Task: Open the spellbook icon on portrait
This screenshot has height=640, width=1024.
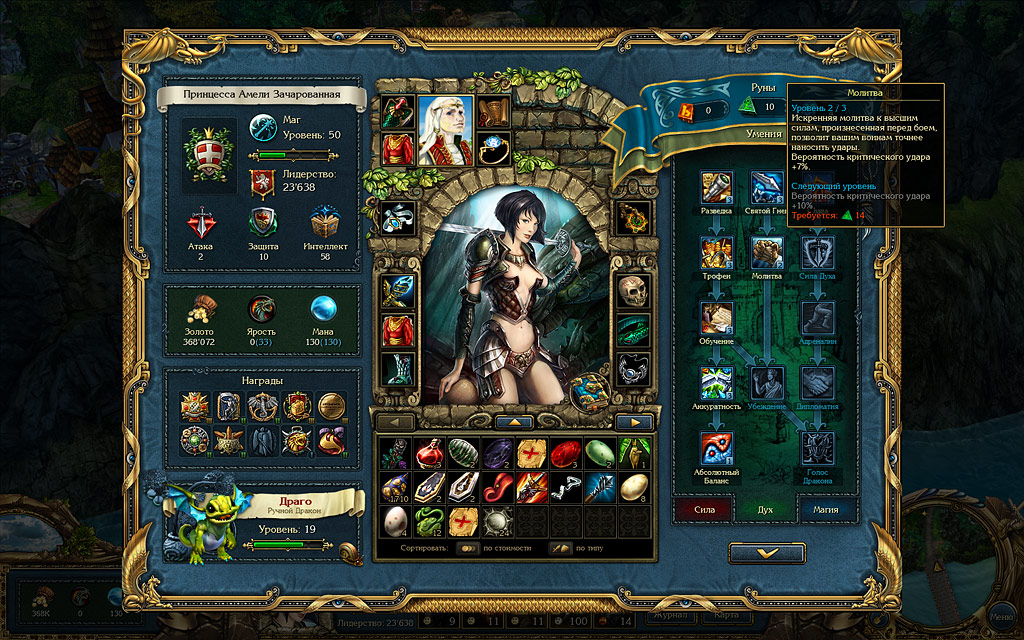Action: pos(588,388)
